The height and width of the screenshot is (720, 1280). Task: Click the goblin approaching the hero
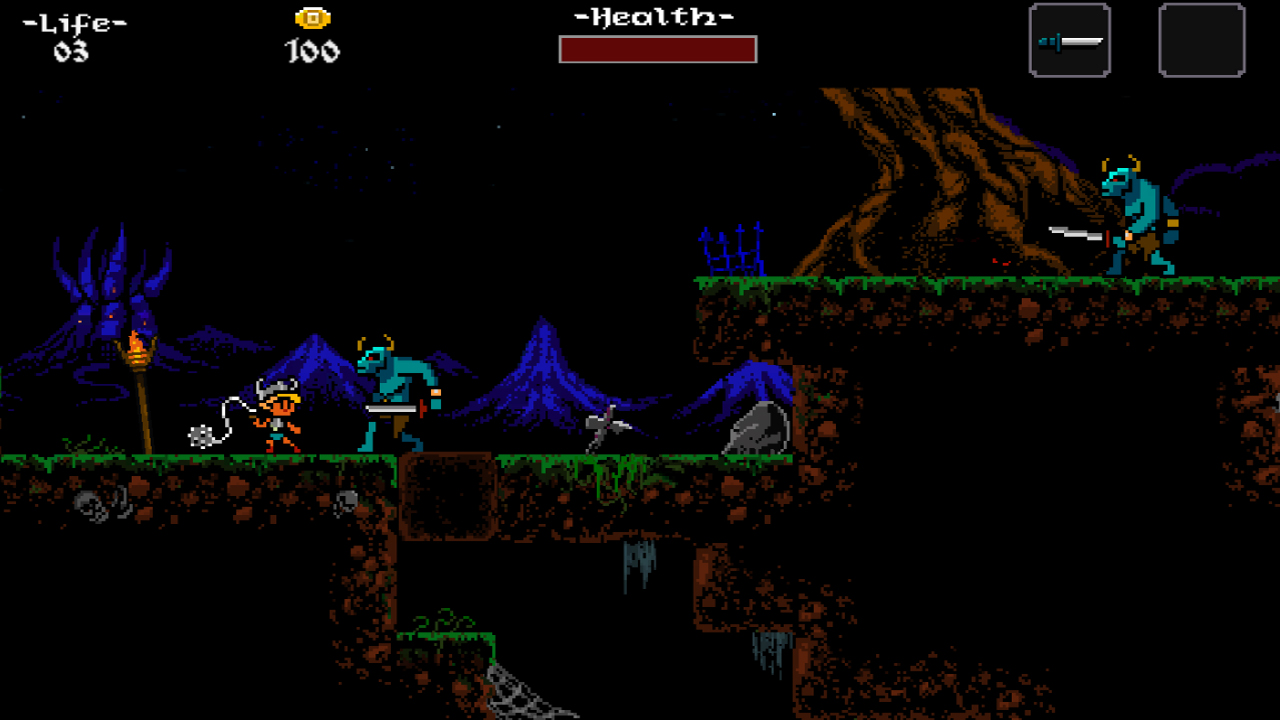point(390,390)
